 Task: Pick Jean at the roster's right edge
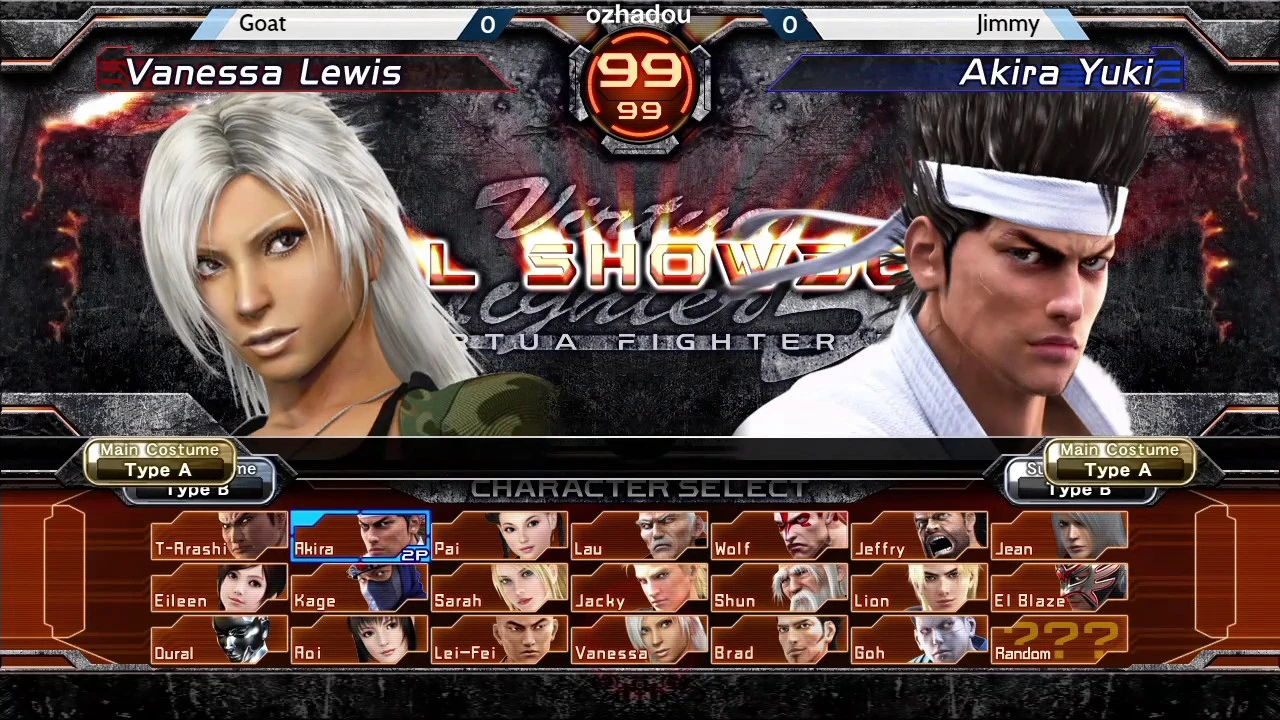coord(1060,540)
